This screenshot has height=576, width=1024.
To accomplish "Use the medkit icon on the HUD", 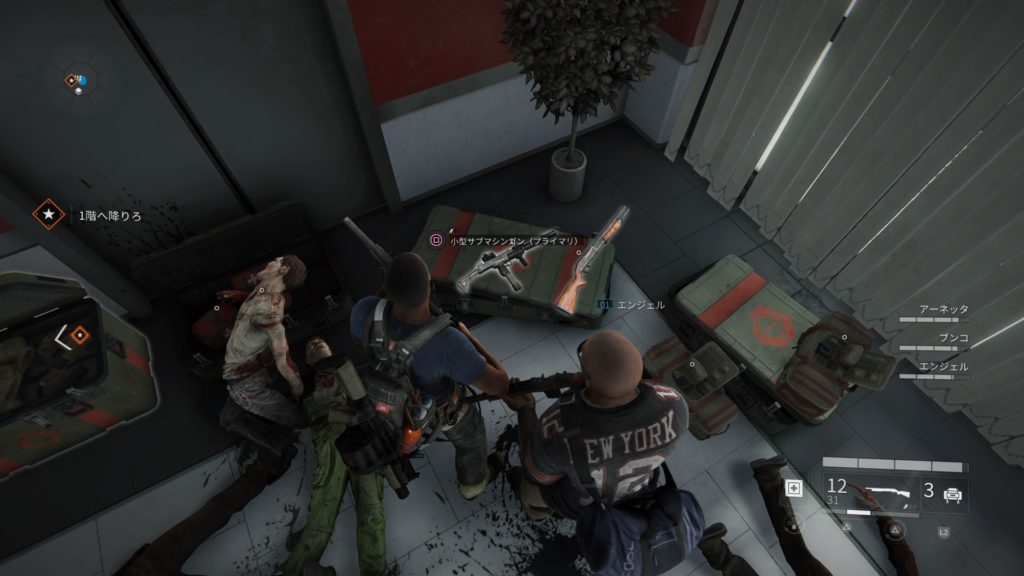I will 795,489.
